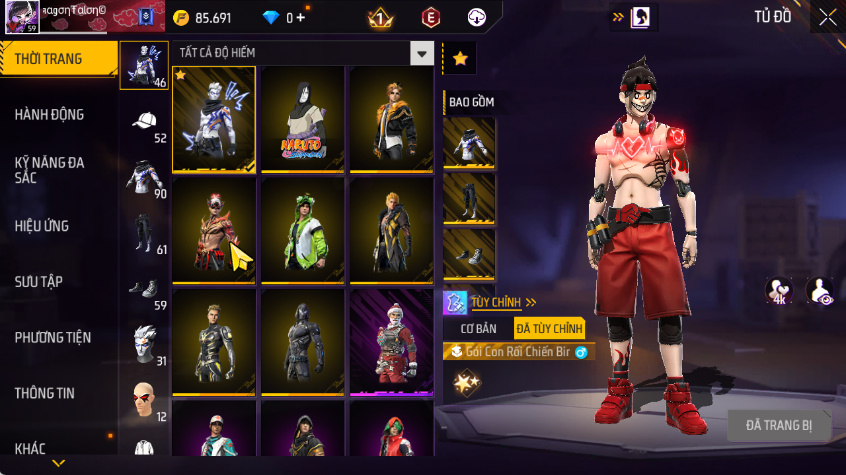846x475 pixels.
Task: Switch to the Cơ Bản option
Action: 478,328
